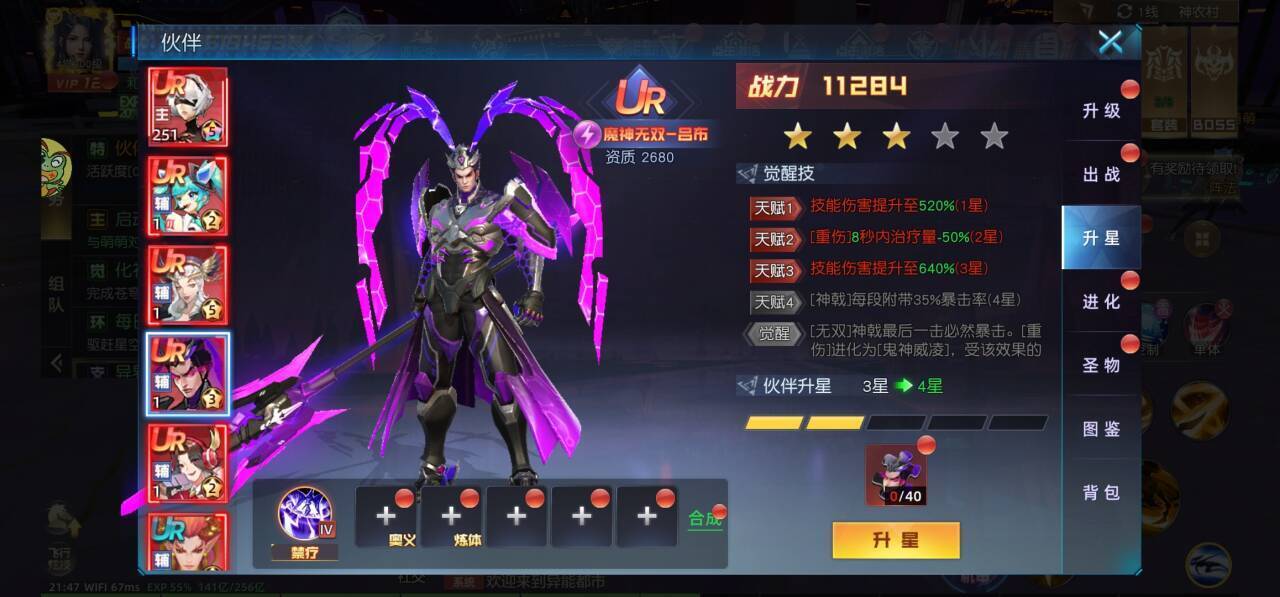The width and height of the screenshot is (1280, 597).
Task: Close the 伙伴 partner panel
Action: pos(1110,42)
